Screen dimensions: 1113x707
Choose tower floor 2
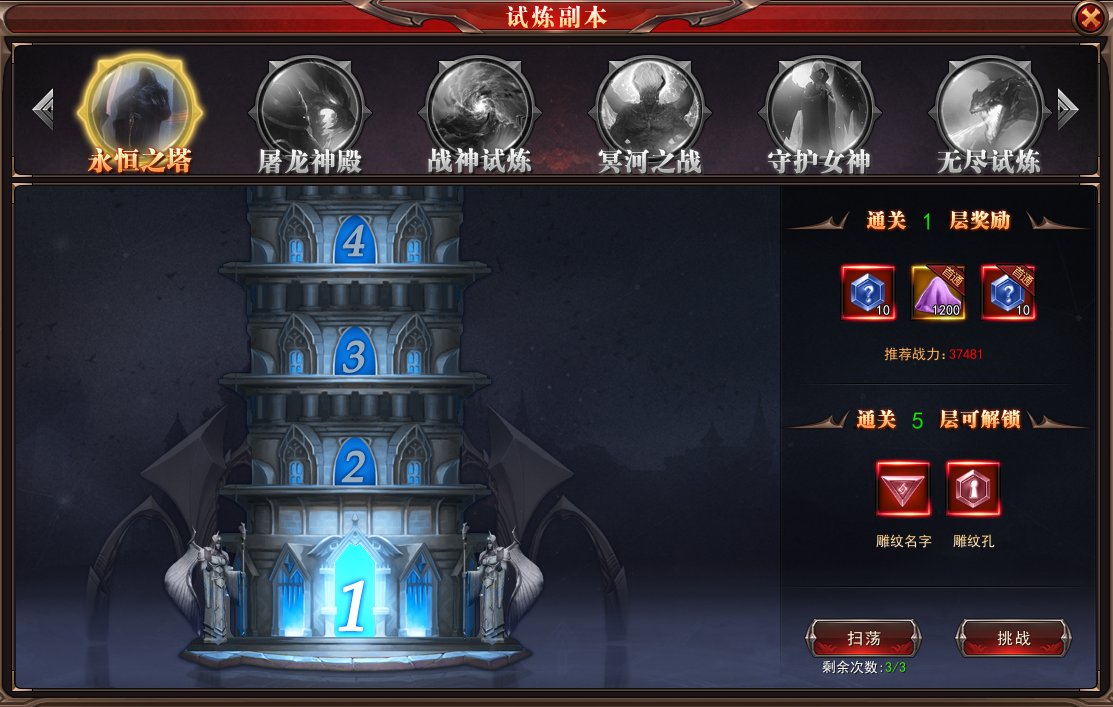coord(354,464)
